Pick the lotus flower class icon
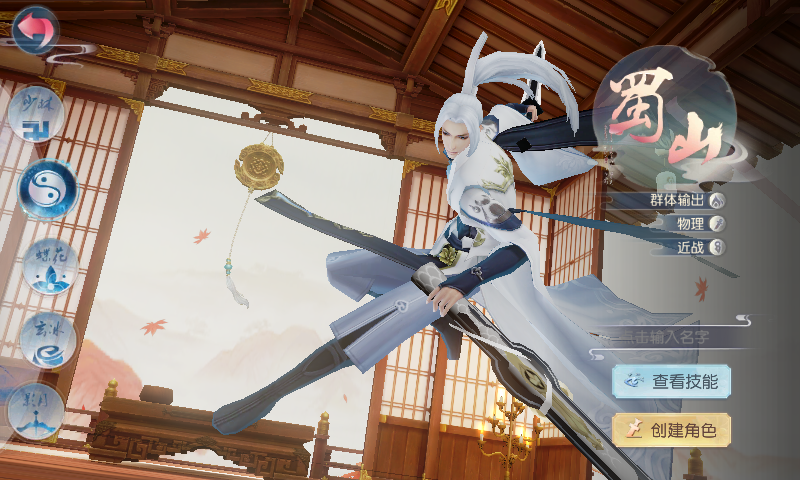Screen dimensions: 800x480 (x=49, y=265)
